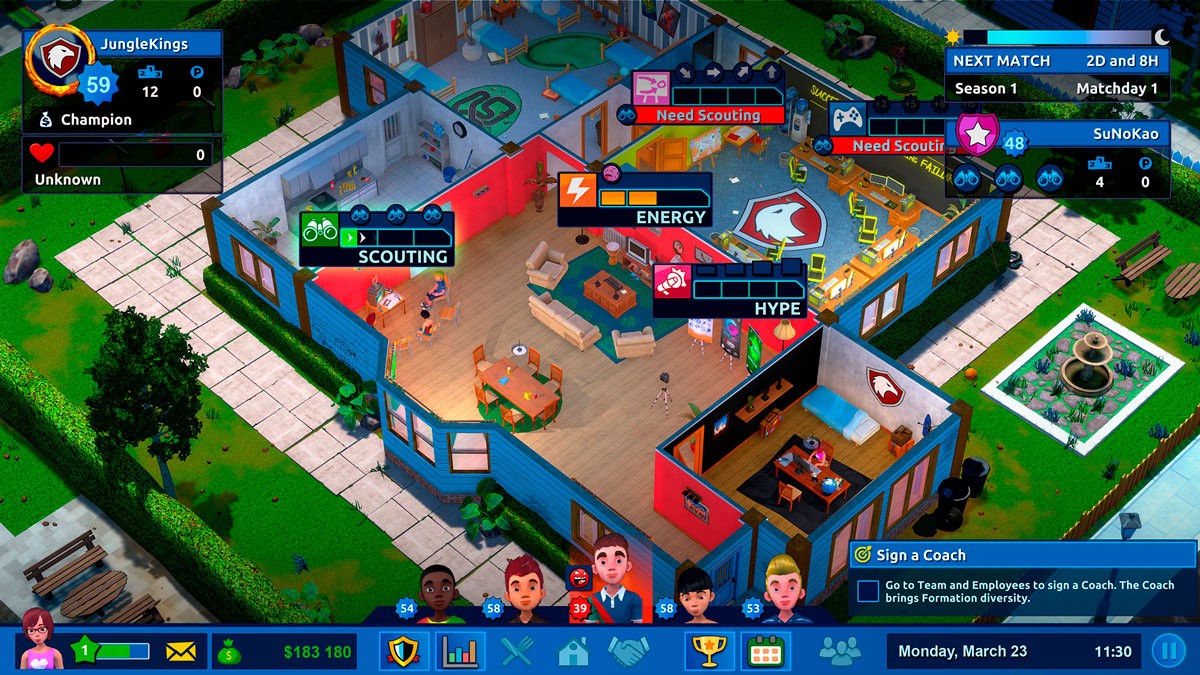Open the fork and knife menu
Screen dimensions: 1200x675
[517, 652]
